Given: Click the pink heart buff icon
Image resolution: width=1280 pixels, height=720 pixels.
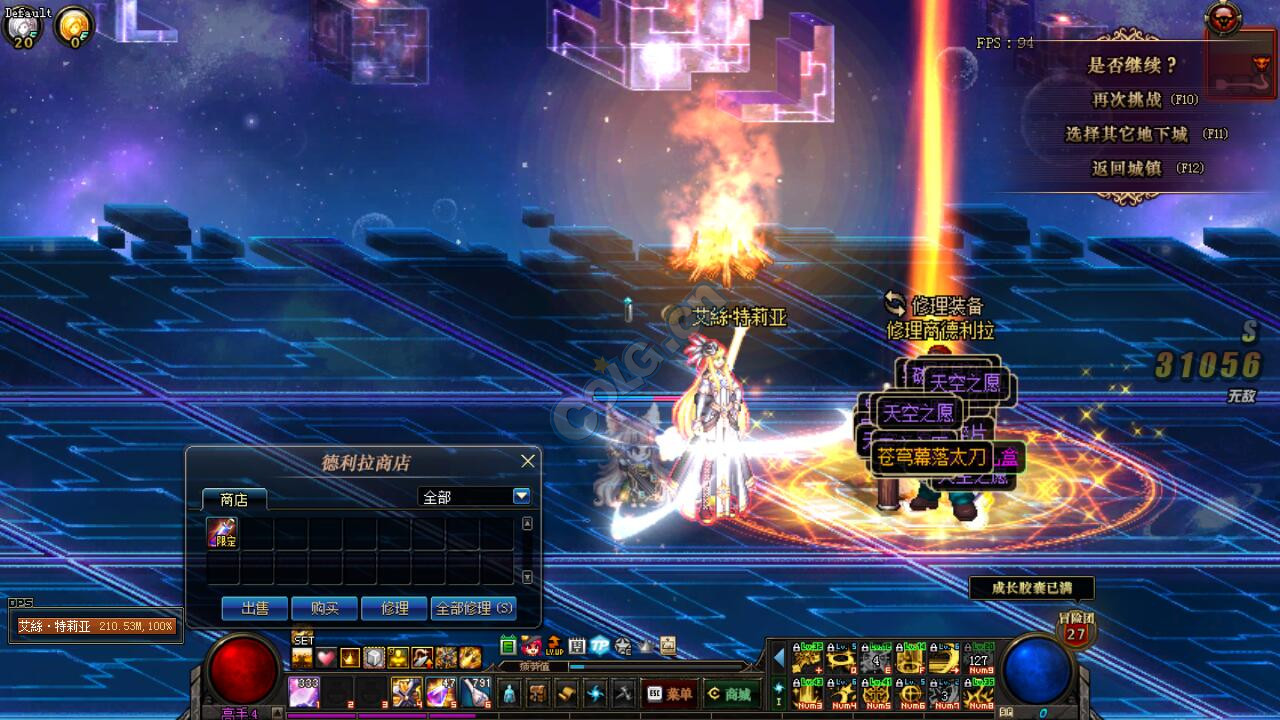Looking at the screenshot, I should (326, 658).
